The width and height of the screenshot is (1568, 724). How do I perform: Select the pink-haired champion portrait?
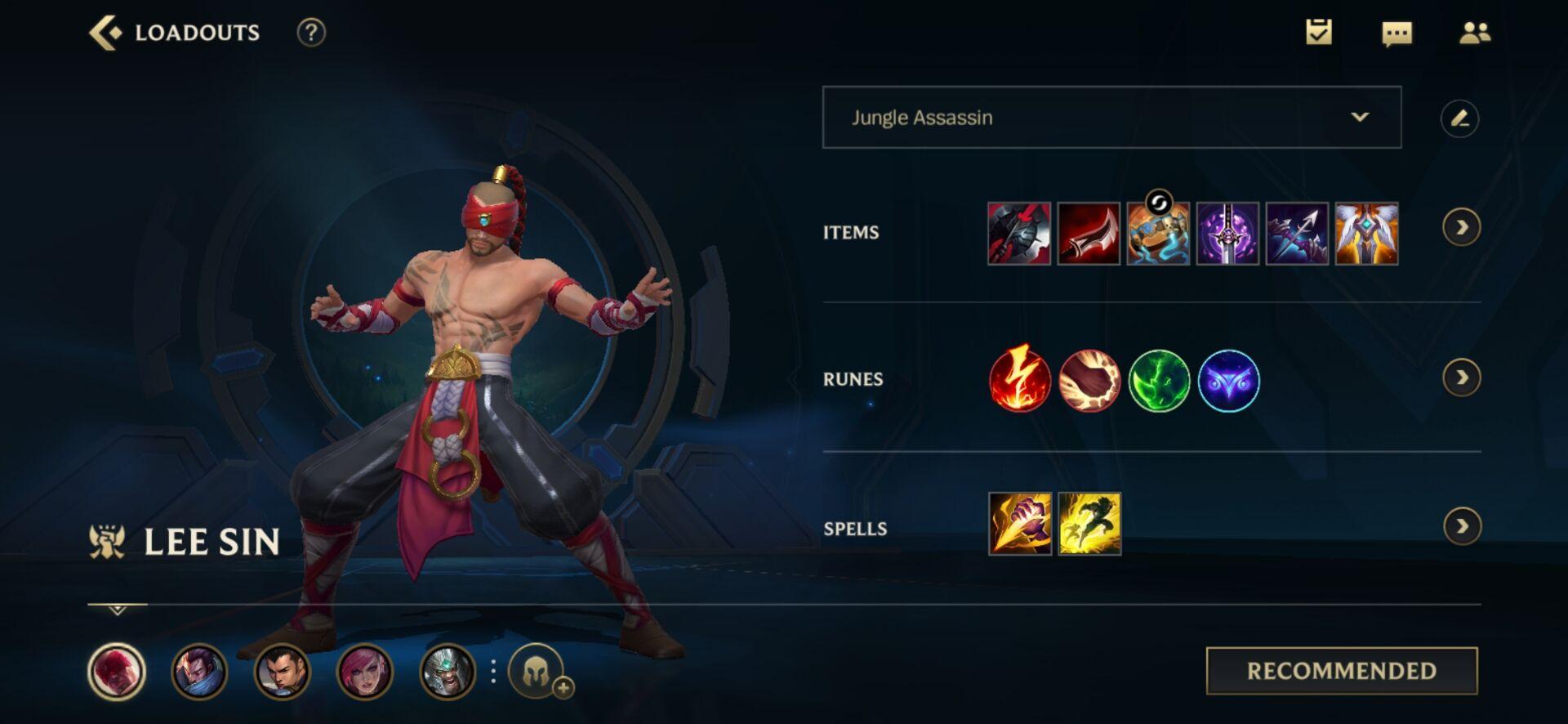[364, 672]
